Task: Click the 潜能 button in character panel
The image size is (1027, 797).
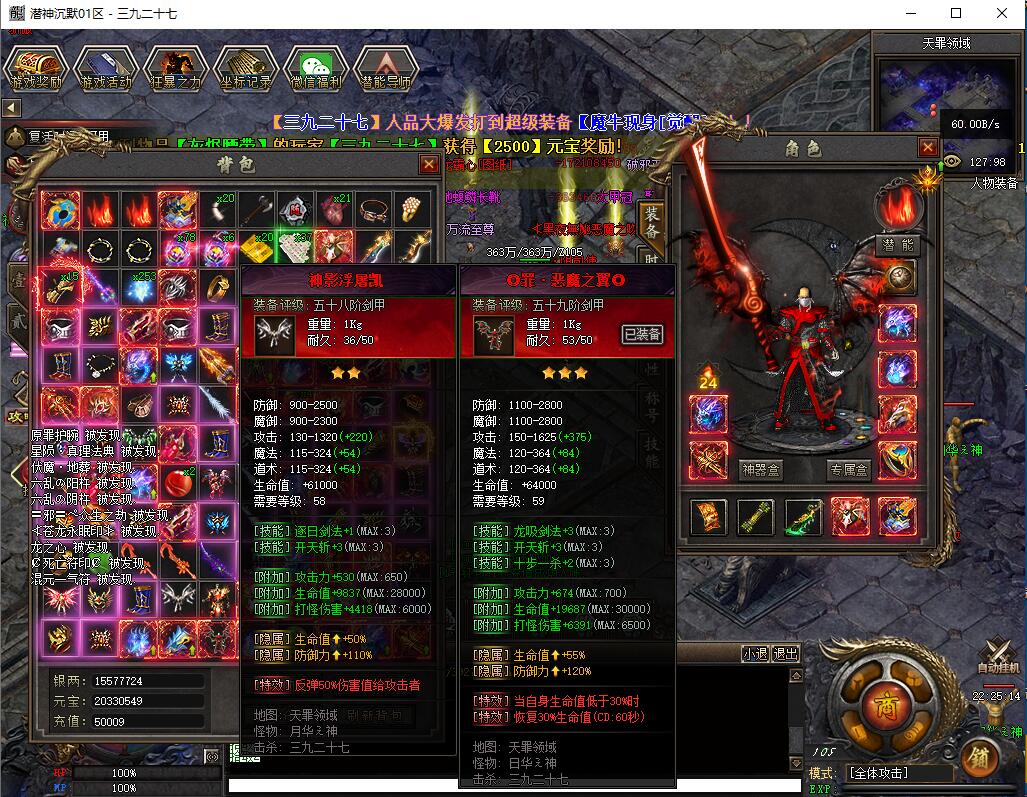Action: 897,244
